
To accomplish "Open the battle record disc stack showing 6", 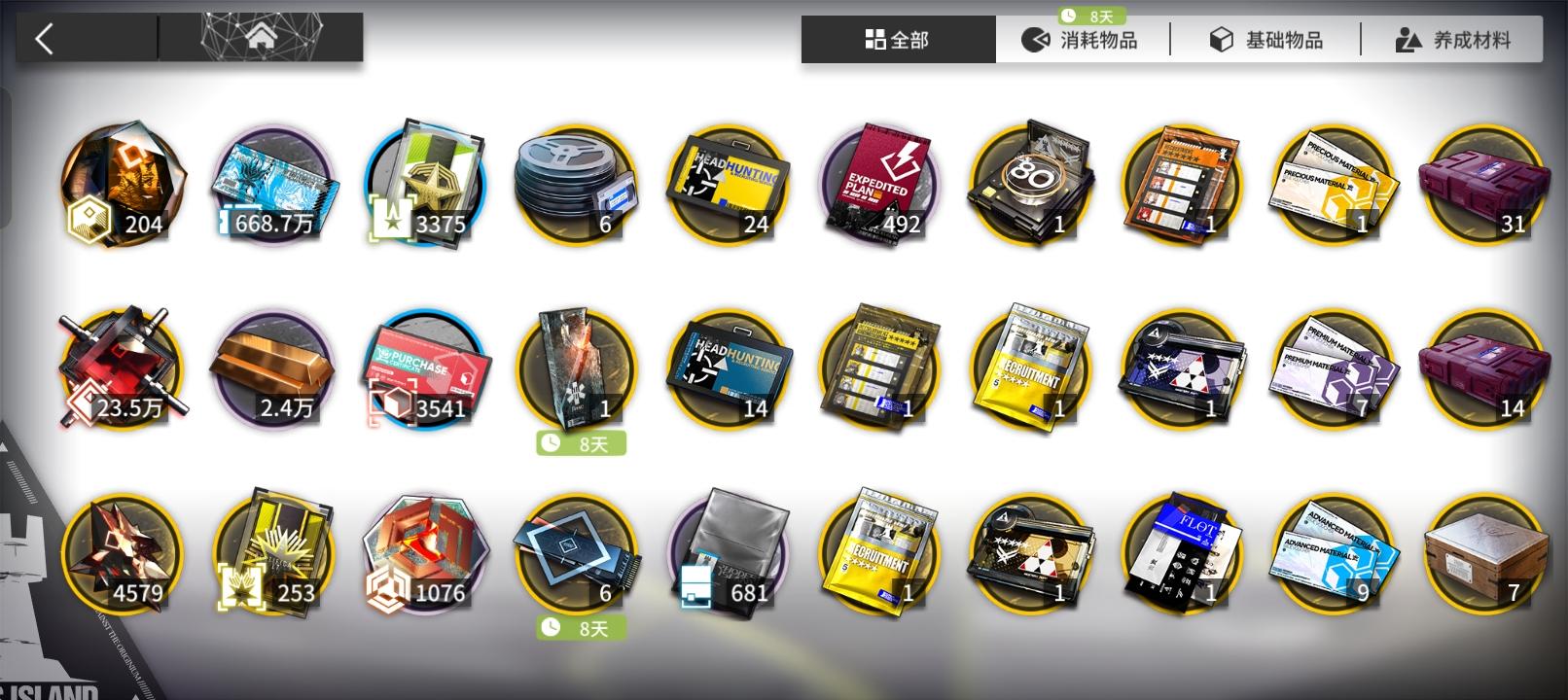I will pyautogui.click(x=577, y=185).
